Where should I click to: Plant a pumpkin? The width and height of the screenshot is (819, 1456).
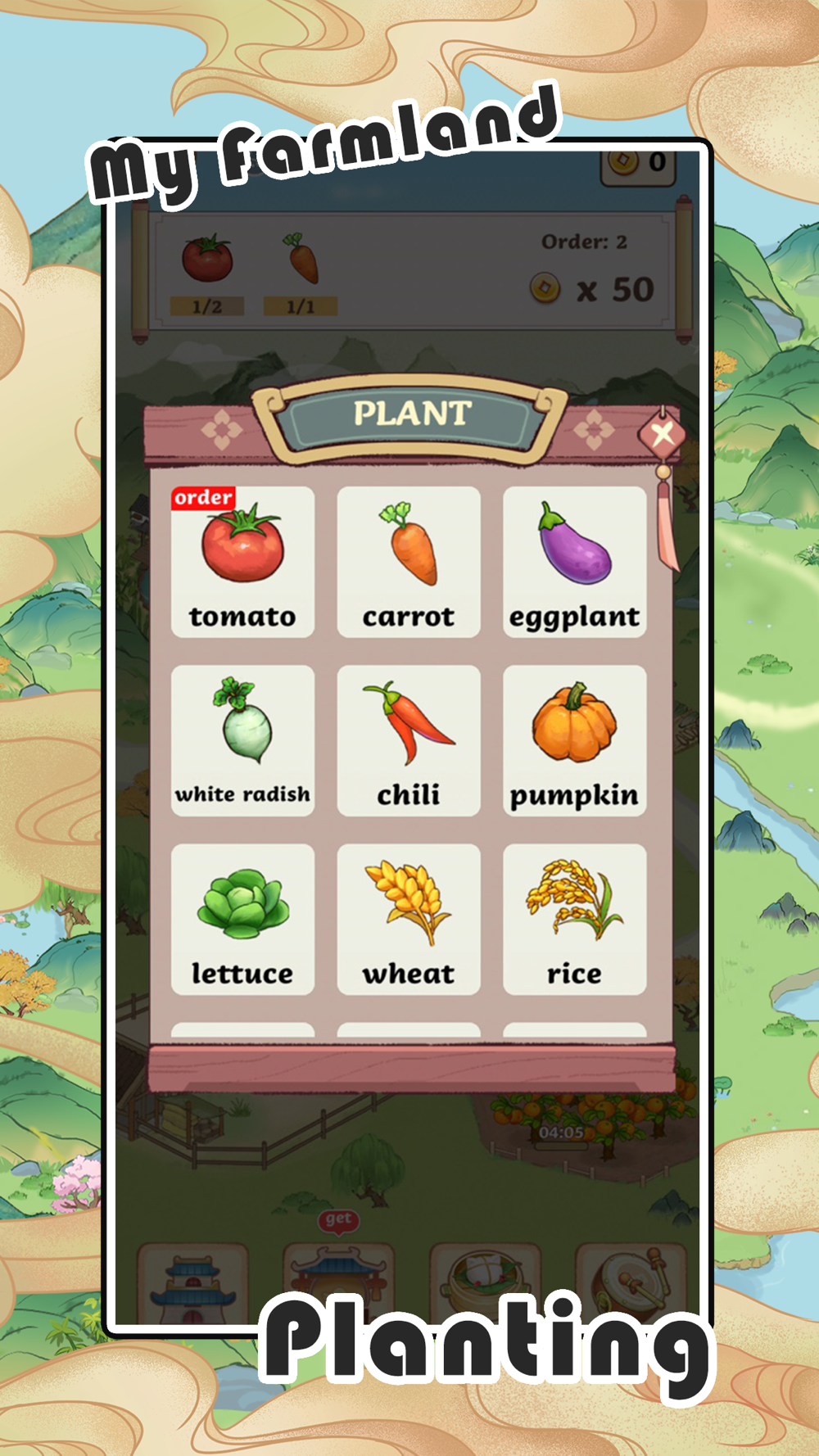[x=574, y=740]
